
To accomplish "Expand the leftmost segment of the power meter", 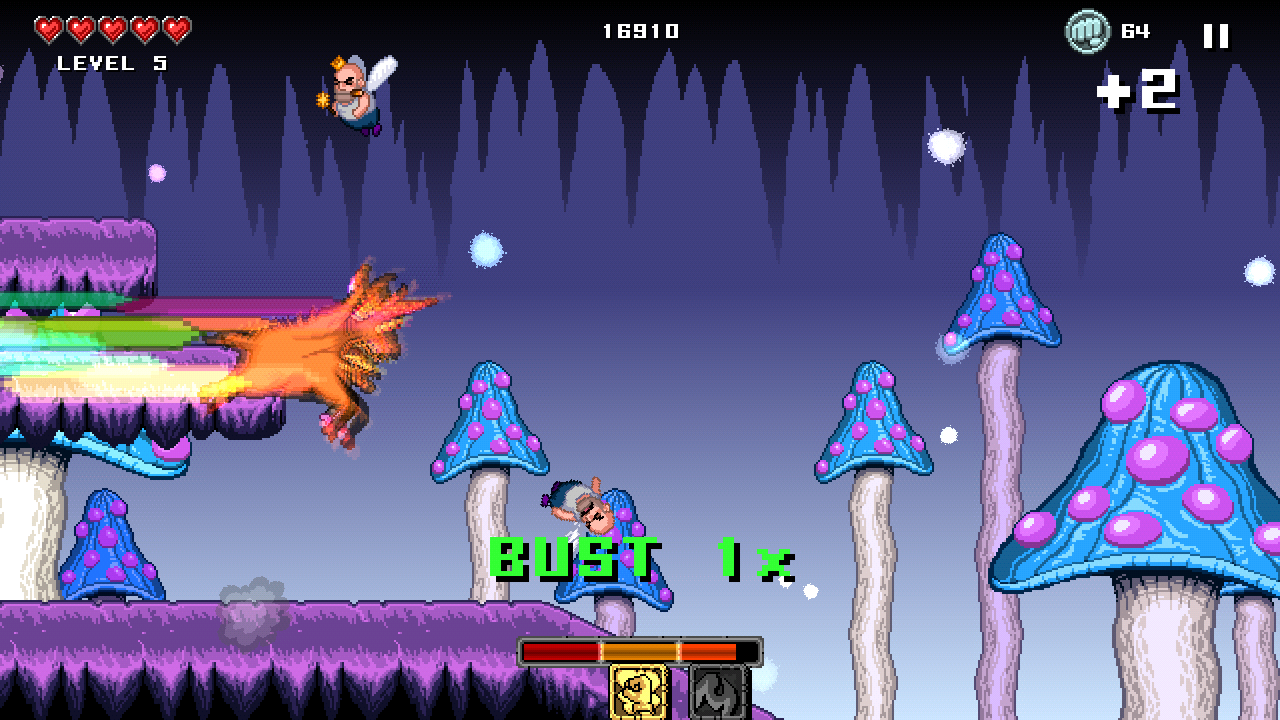I will 560,651.
